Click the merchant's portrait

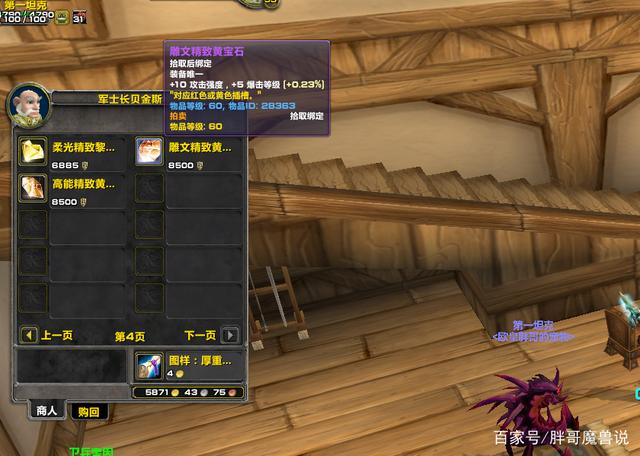26,104
